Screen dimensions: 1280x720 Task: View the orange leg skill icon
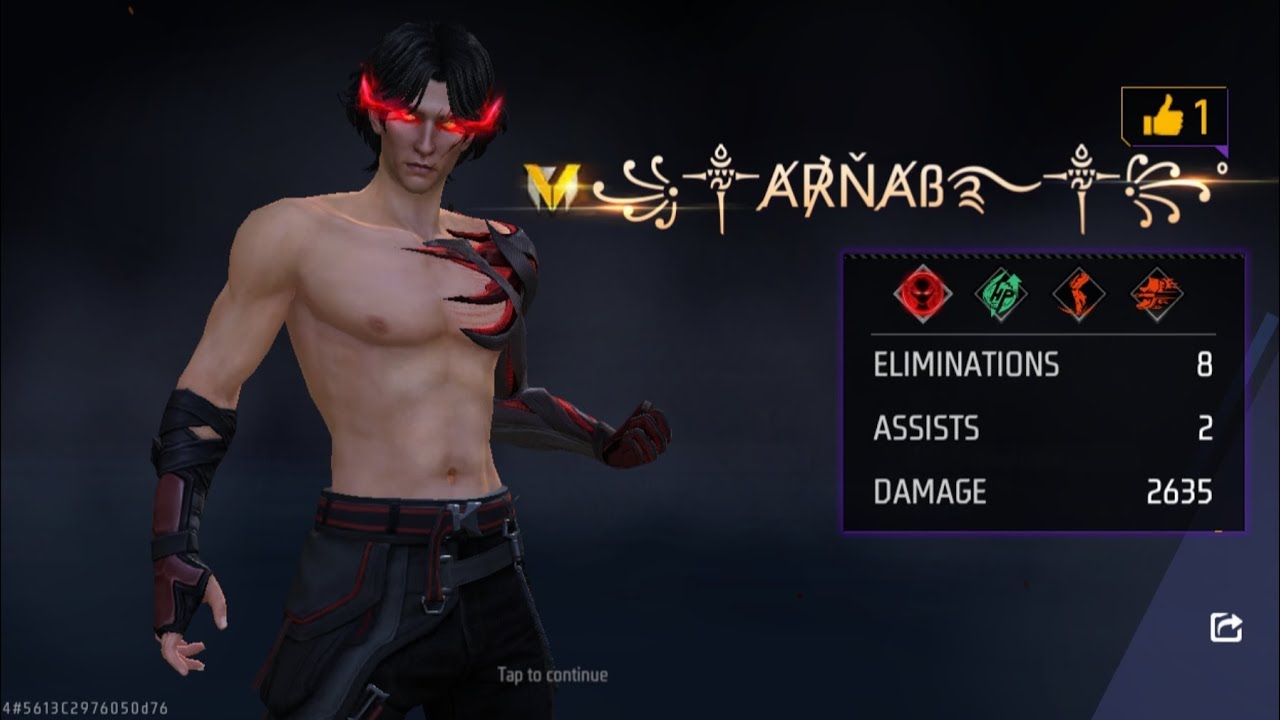1079,295
